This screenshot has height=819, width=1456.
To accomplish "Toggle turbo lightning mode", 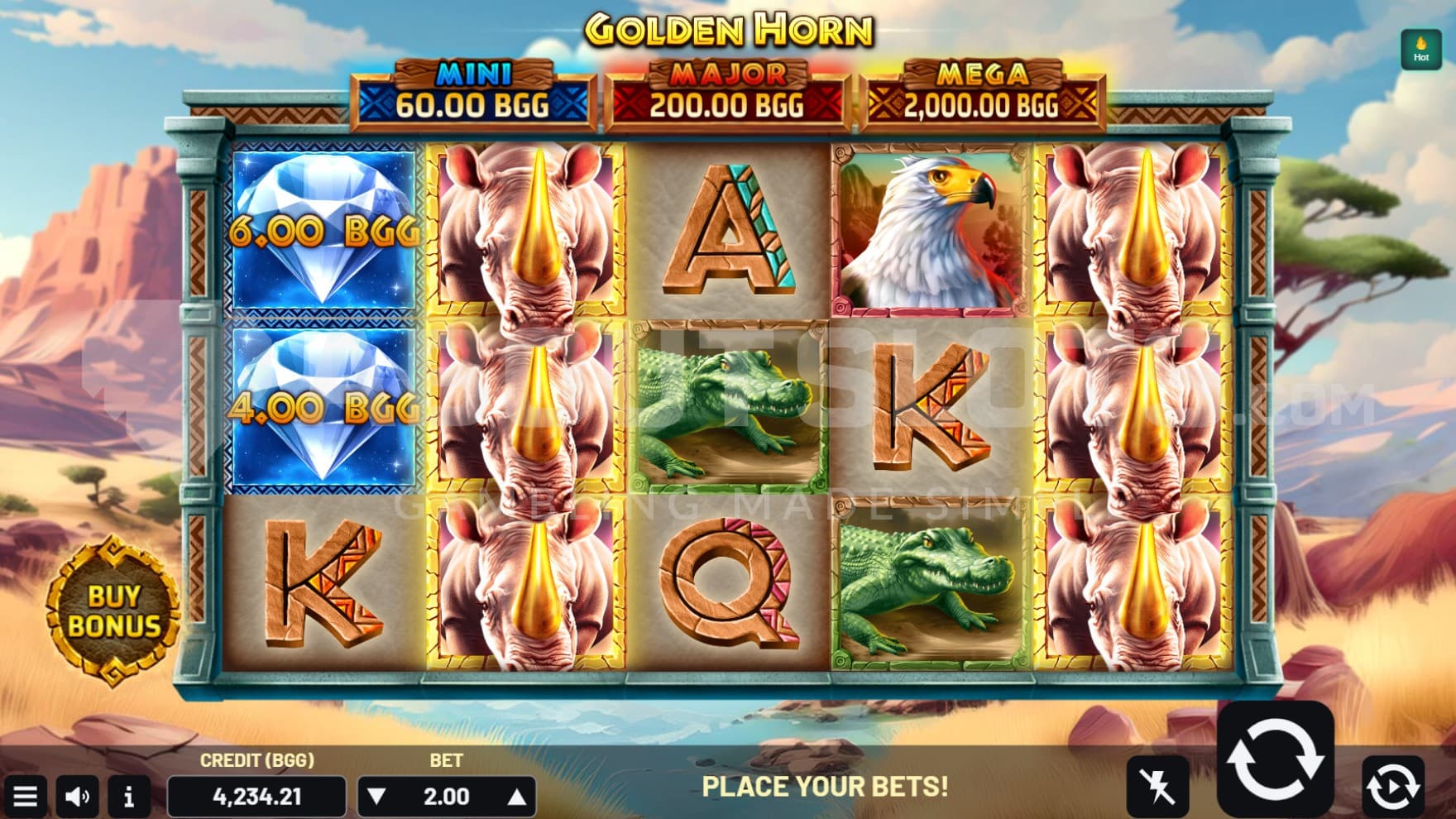I will 1157,785.
